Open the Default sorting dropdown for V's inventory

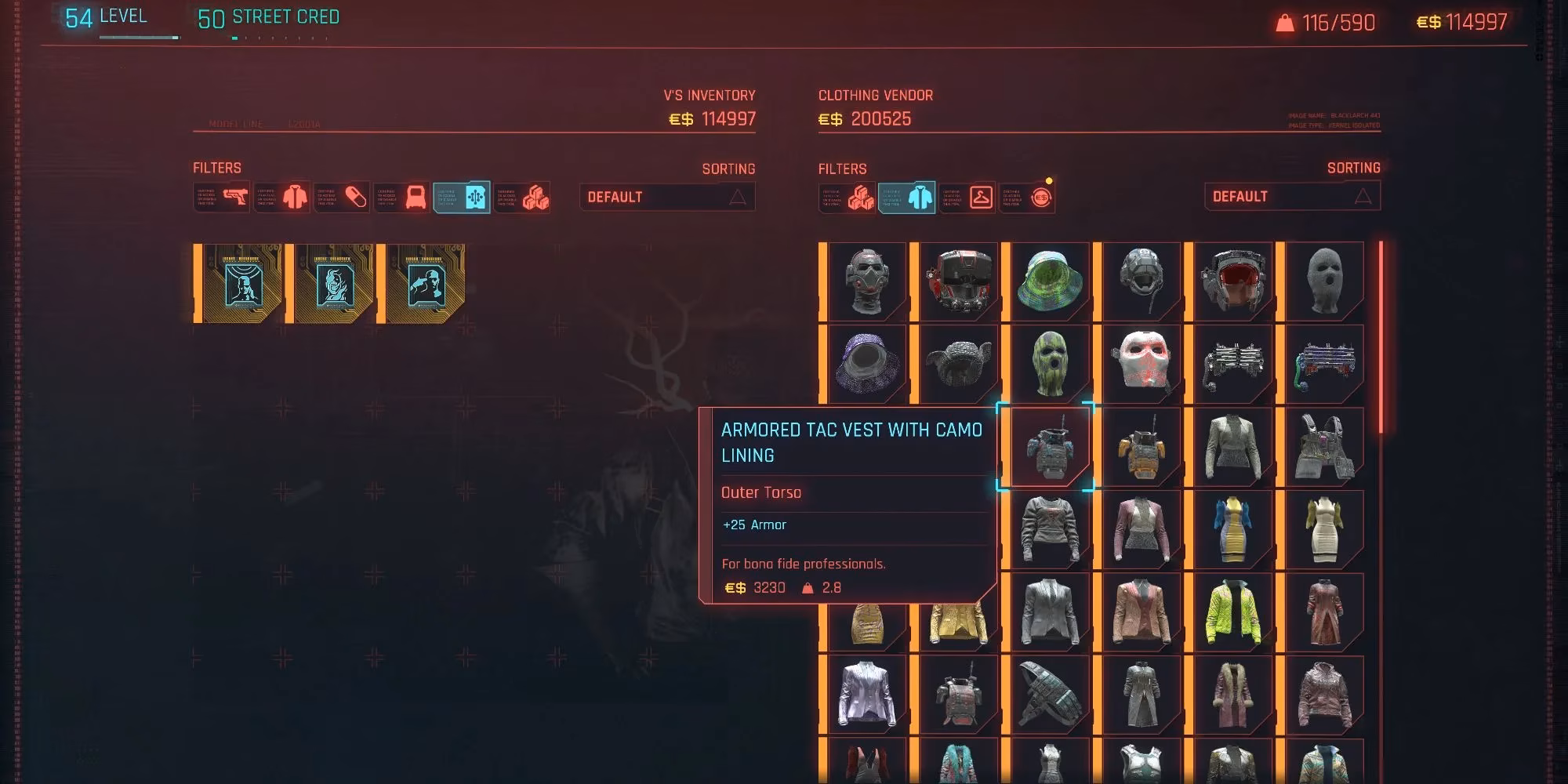click(666, 197)
